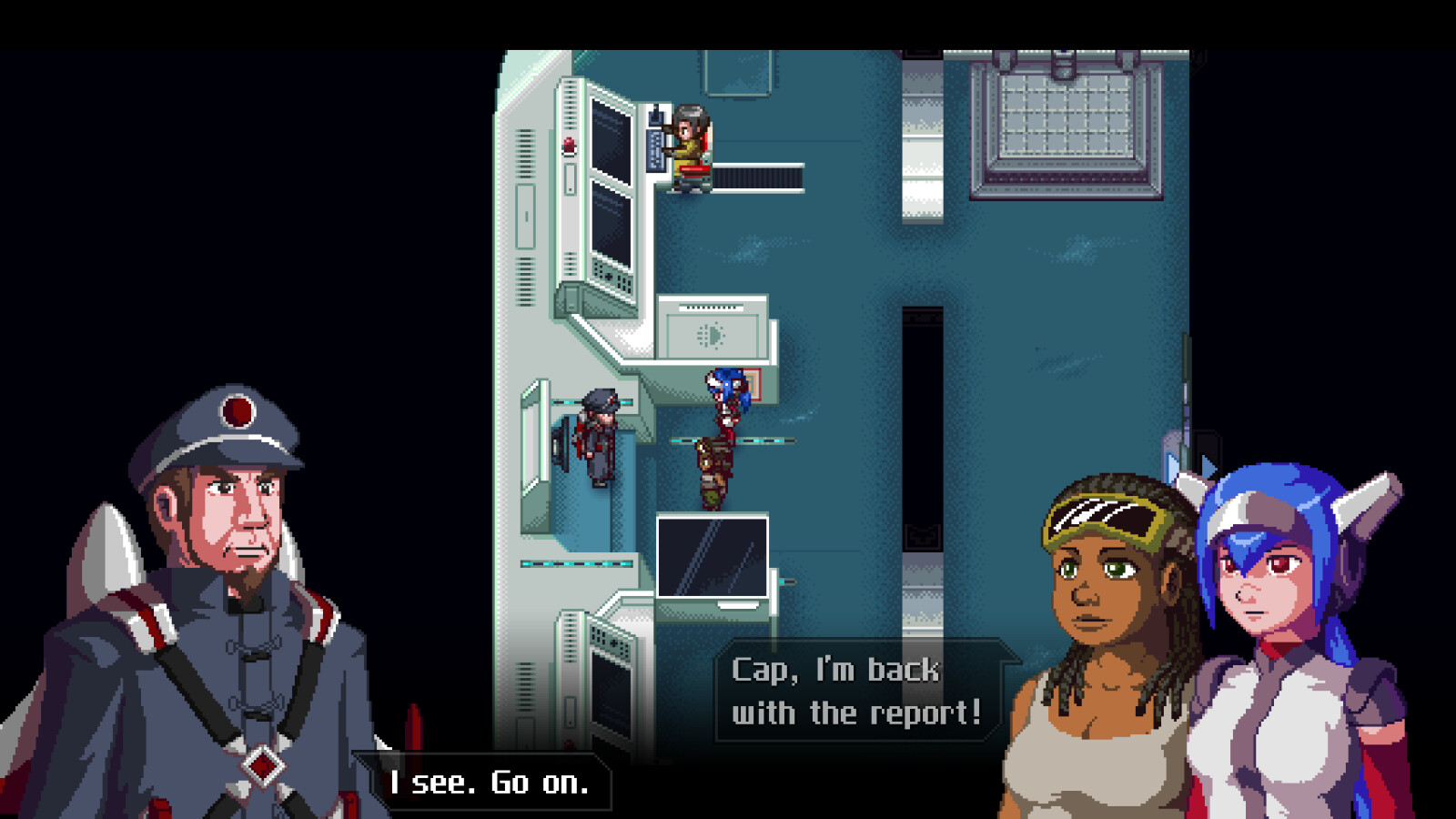Screen dimensions: 1456x819
Task: Switch off the large dark display screen below the corridor
Action: [x=714, y=560]
